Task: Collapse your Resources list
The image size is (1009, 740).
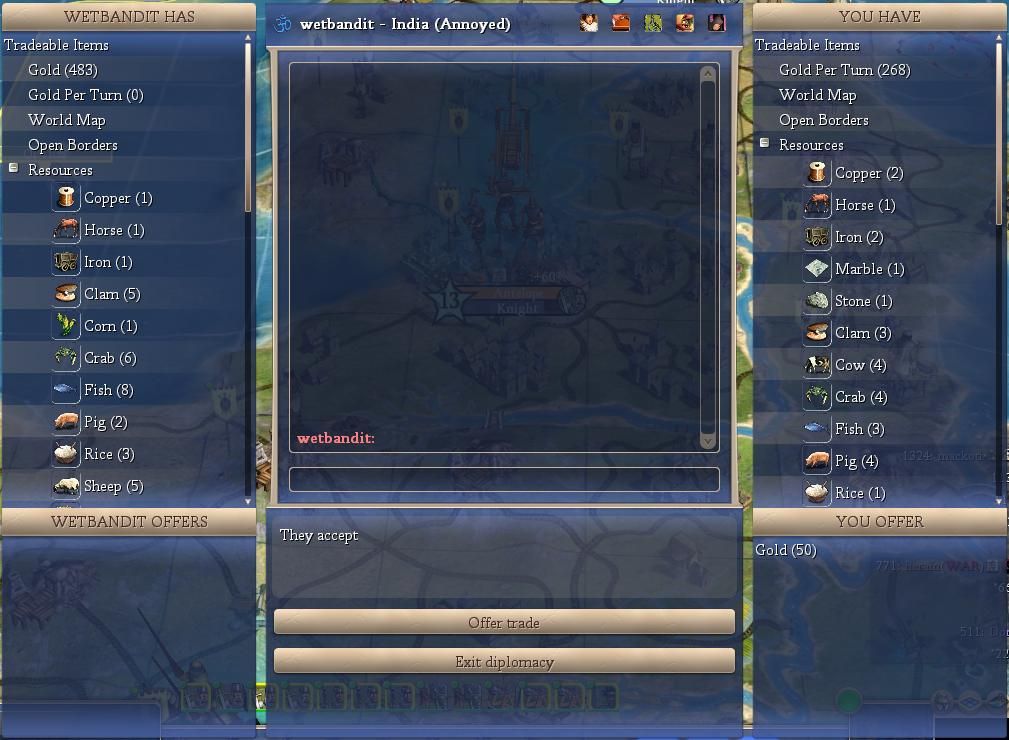Action: (x=765, y=144)
